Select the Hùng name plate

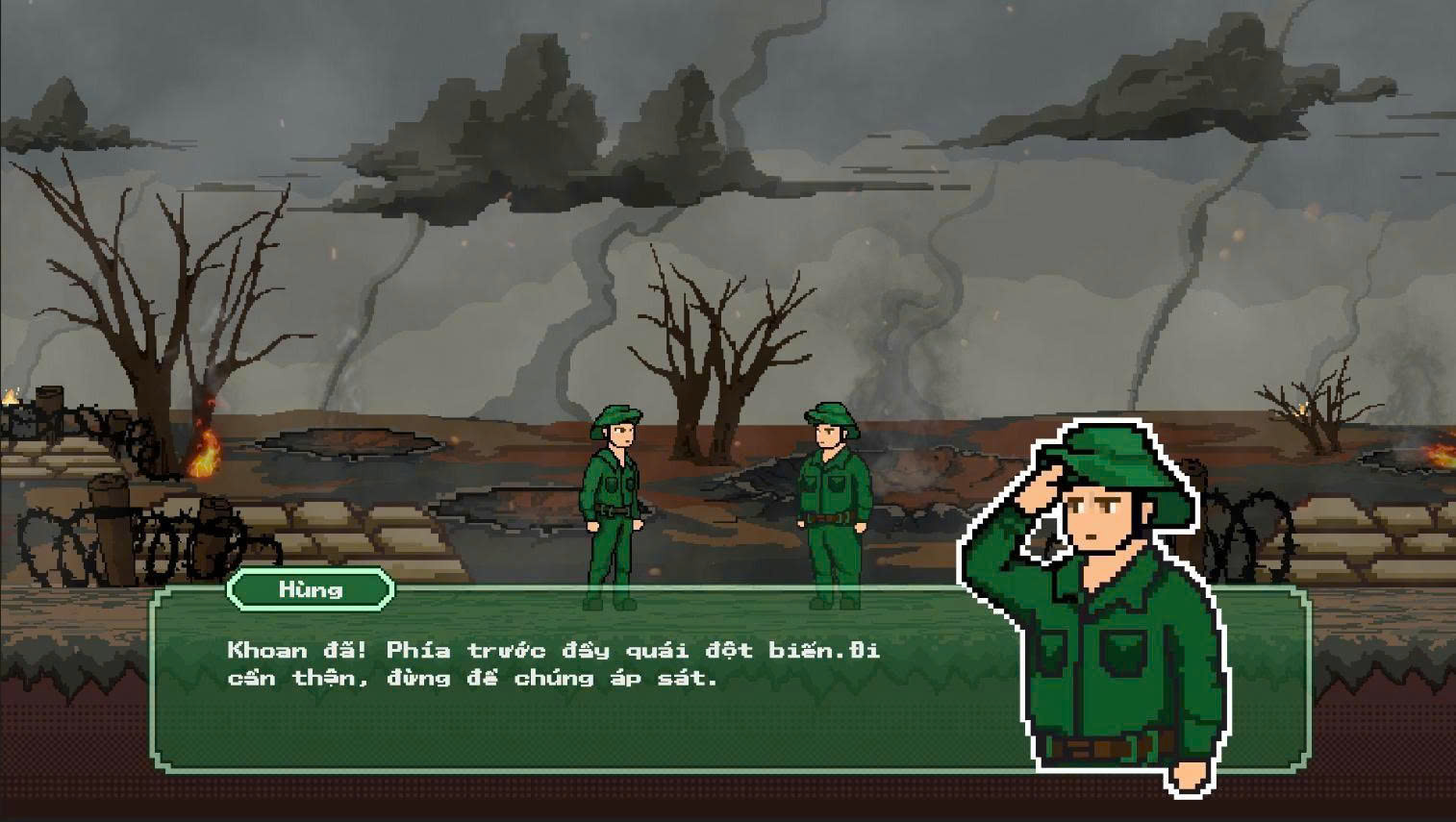(310, 589)
